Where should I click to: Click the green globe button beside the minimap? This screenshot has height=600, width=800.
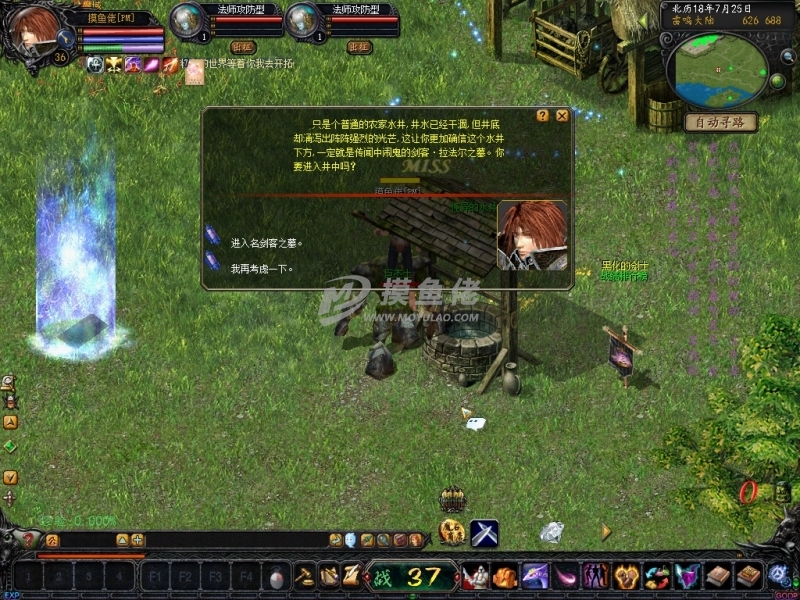[x=777, y=80]
